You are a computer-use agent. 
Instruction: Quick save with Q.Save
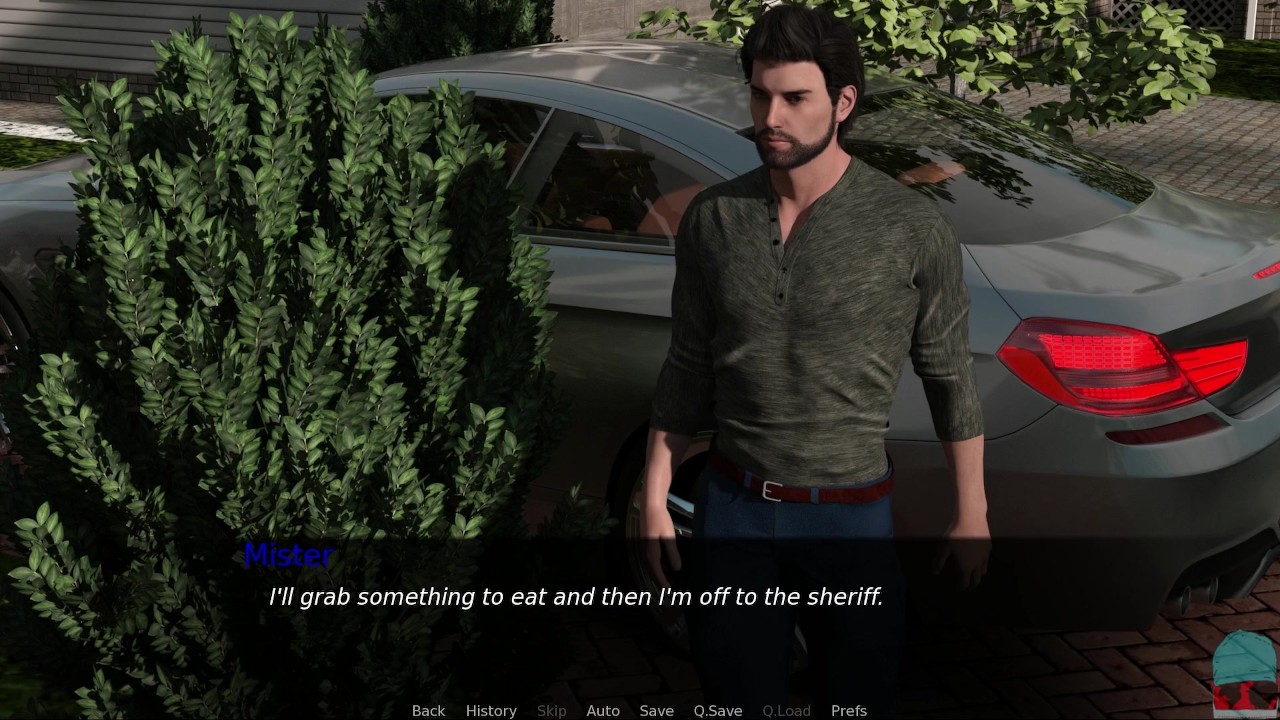pyautogui.click(x=718, y=710)
